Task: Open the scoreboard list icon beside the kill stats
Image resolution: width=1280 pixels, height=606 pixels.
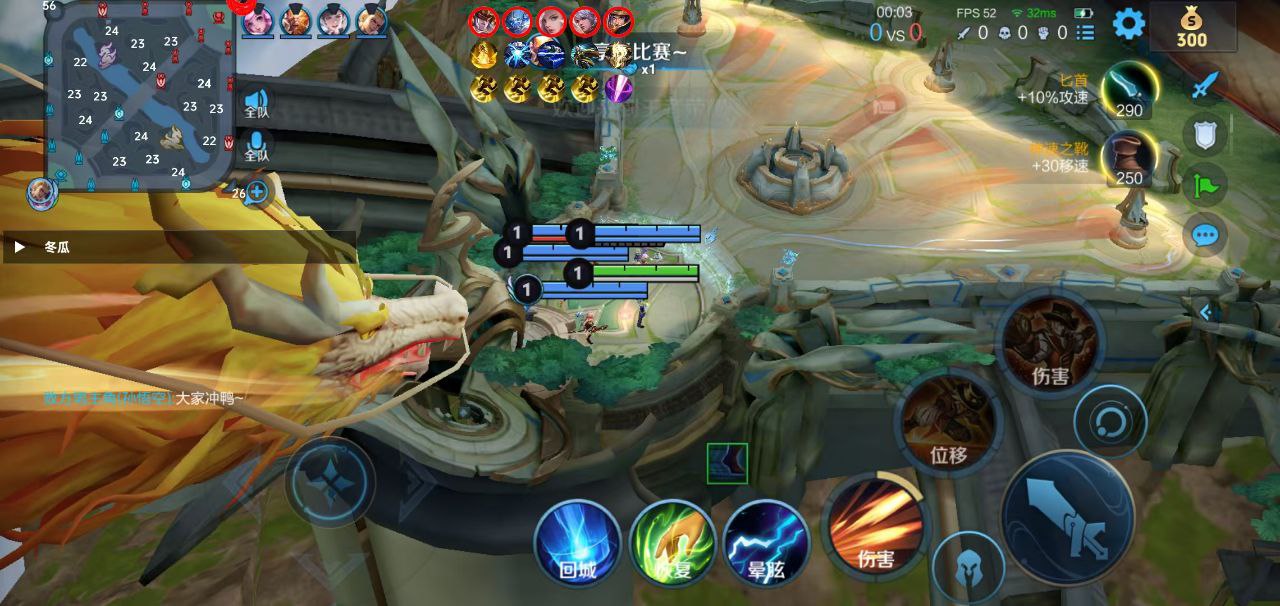Action: [x=1087, y=33]
